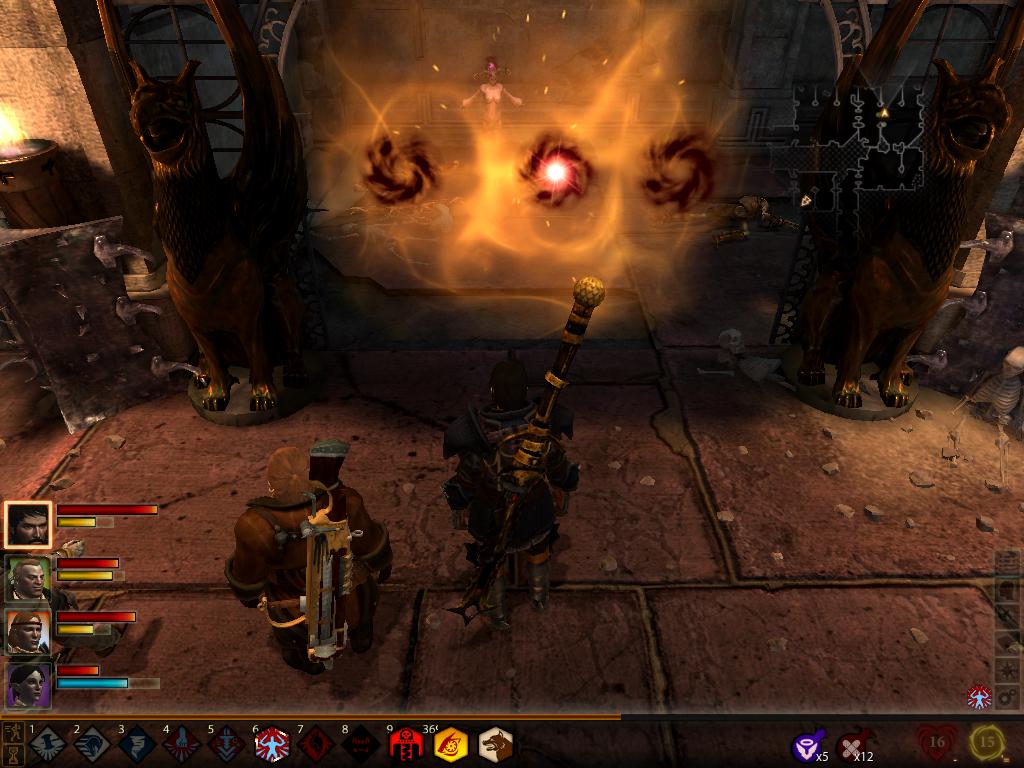The height and width of the screenshot is (768, 1024).
Task: Summon the mabari wolf head ability
Action: coord(495,744)
